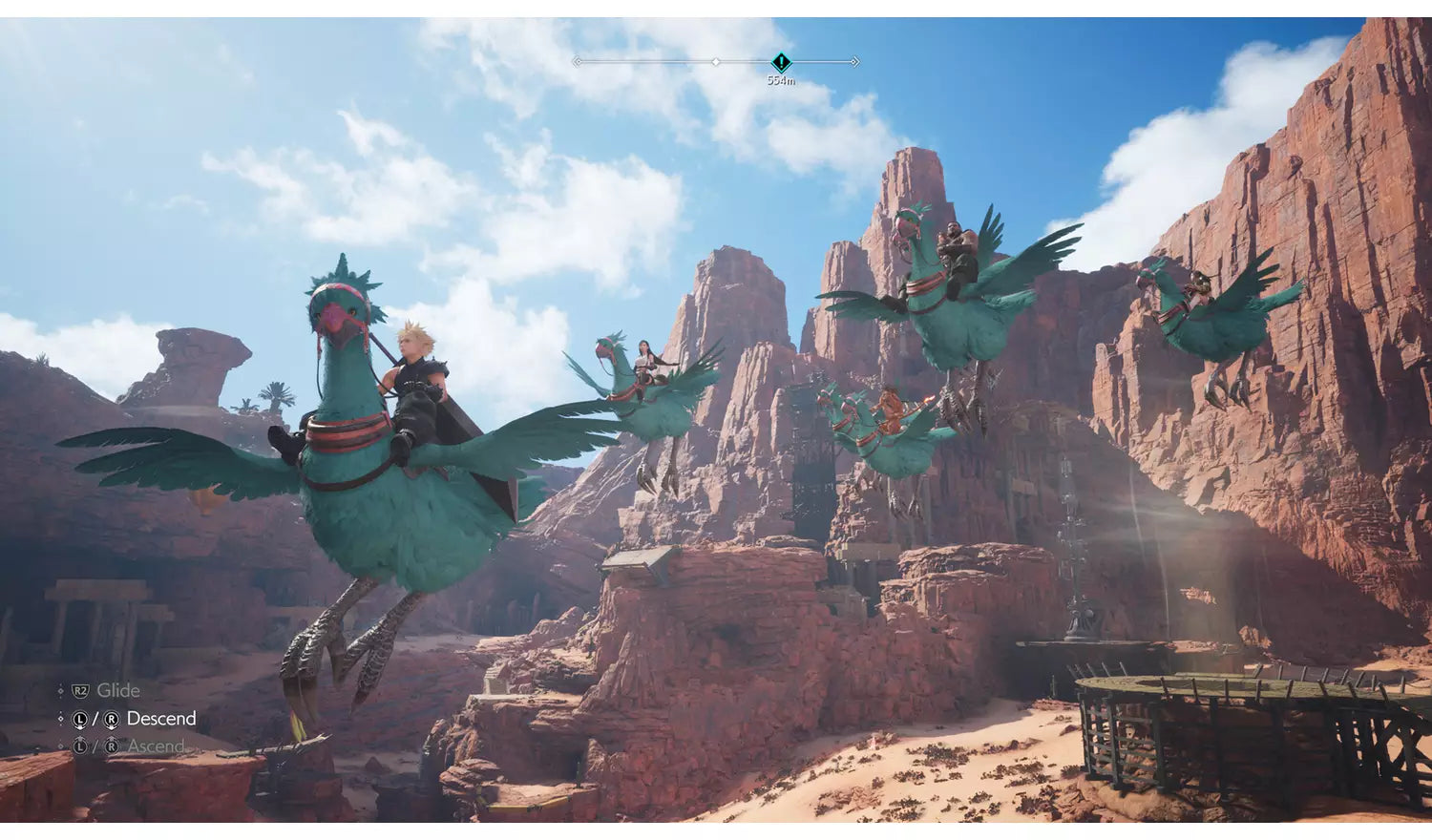Click the compass progress bar line
1432x840 pixels.
click(x=649, y=62)
